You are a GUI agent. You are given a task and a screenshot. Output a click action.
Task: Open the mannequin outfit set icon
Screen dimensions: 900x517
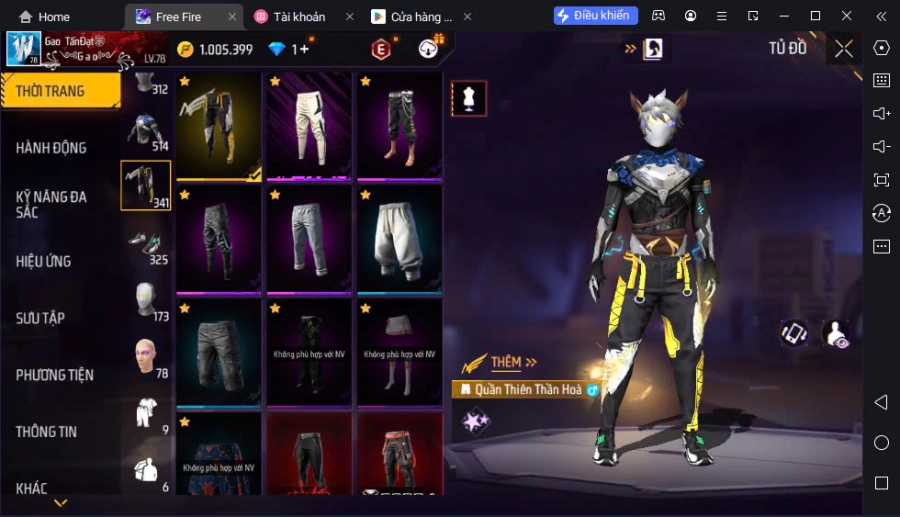pos(469,98)
